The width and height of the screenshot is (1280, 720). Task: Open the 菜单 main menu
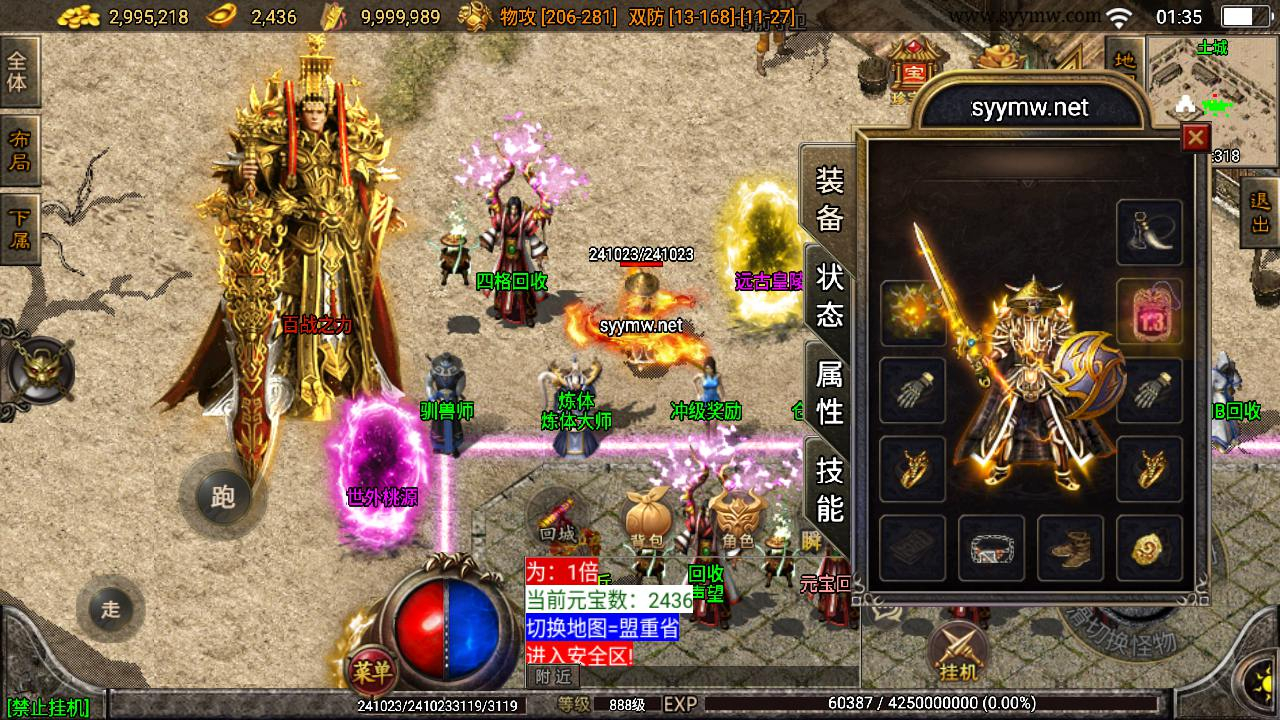click(371, 671)
